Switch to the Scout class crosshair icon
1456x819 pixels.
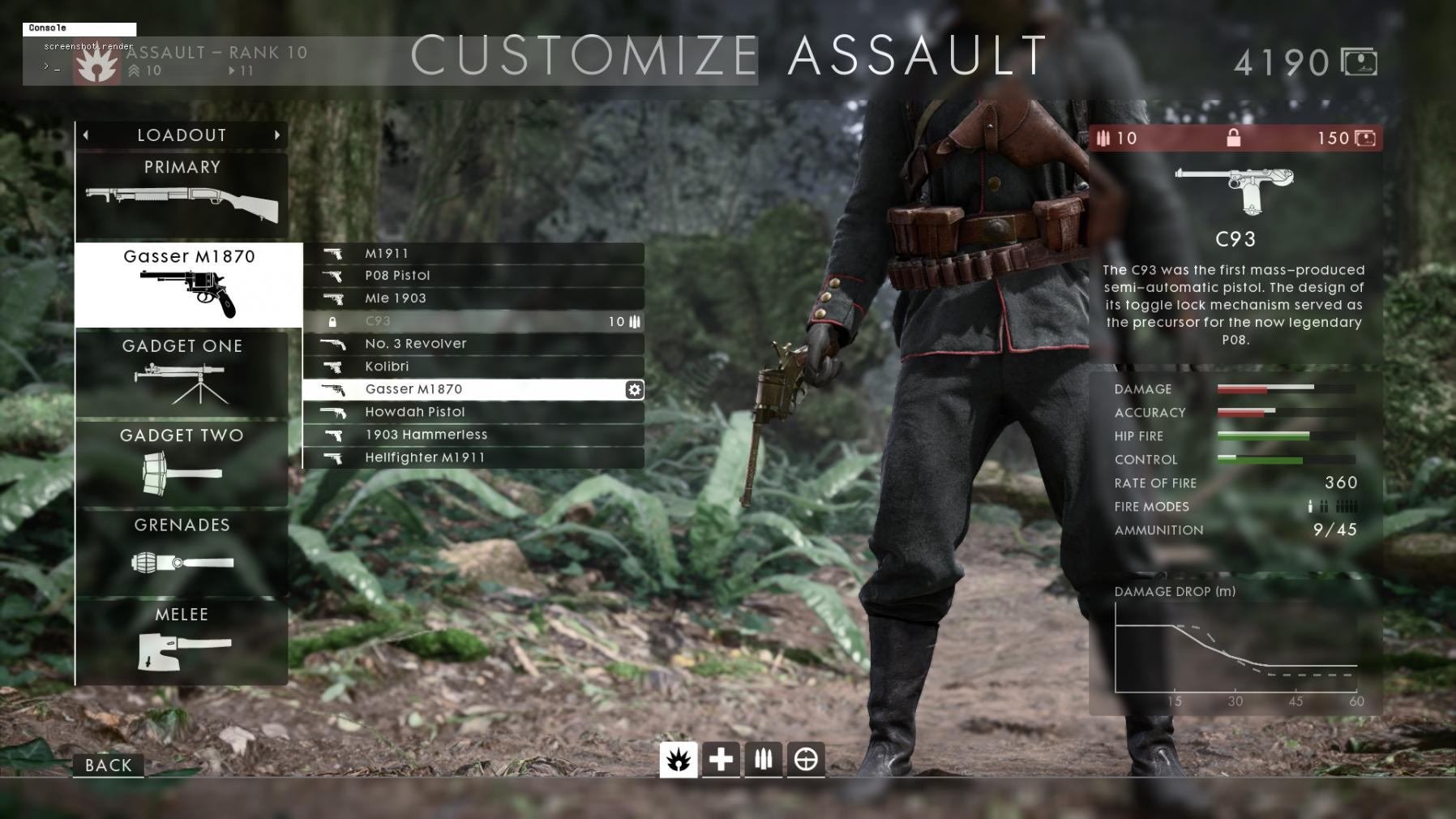pos(805,759)
